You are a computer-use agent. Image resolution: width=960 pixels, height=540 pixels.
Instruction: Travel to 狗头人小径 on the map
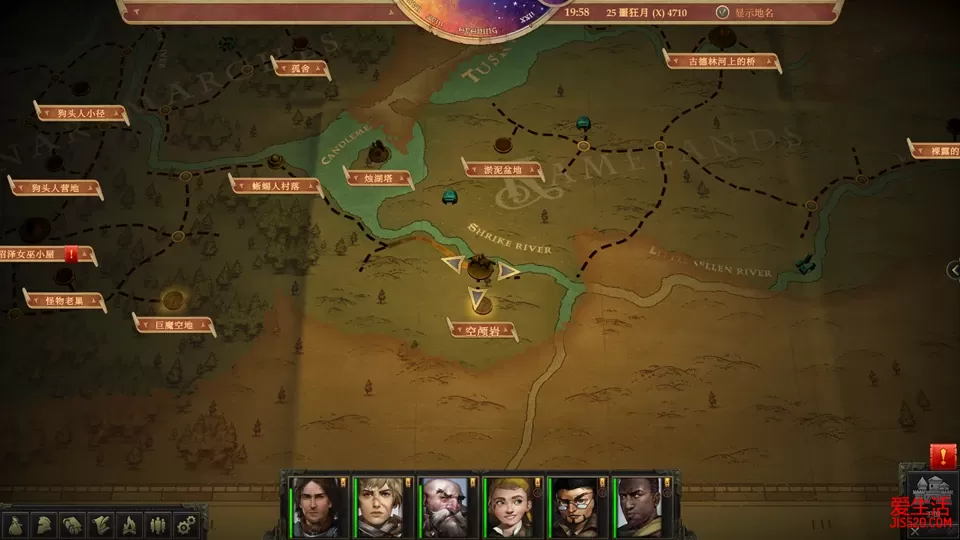(x=82, y=113)
